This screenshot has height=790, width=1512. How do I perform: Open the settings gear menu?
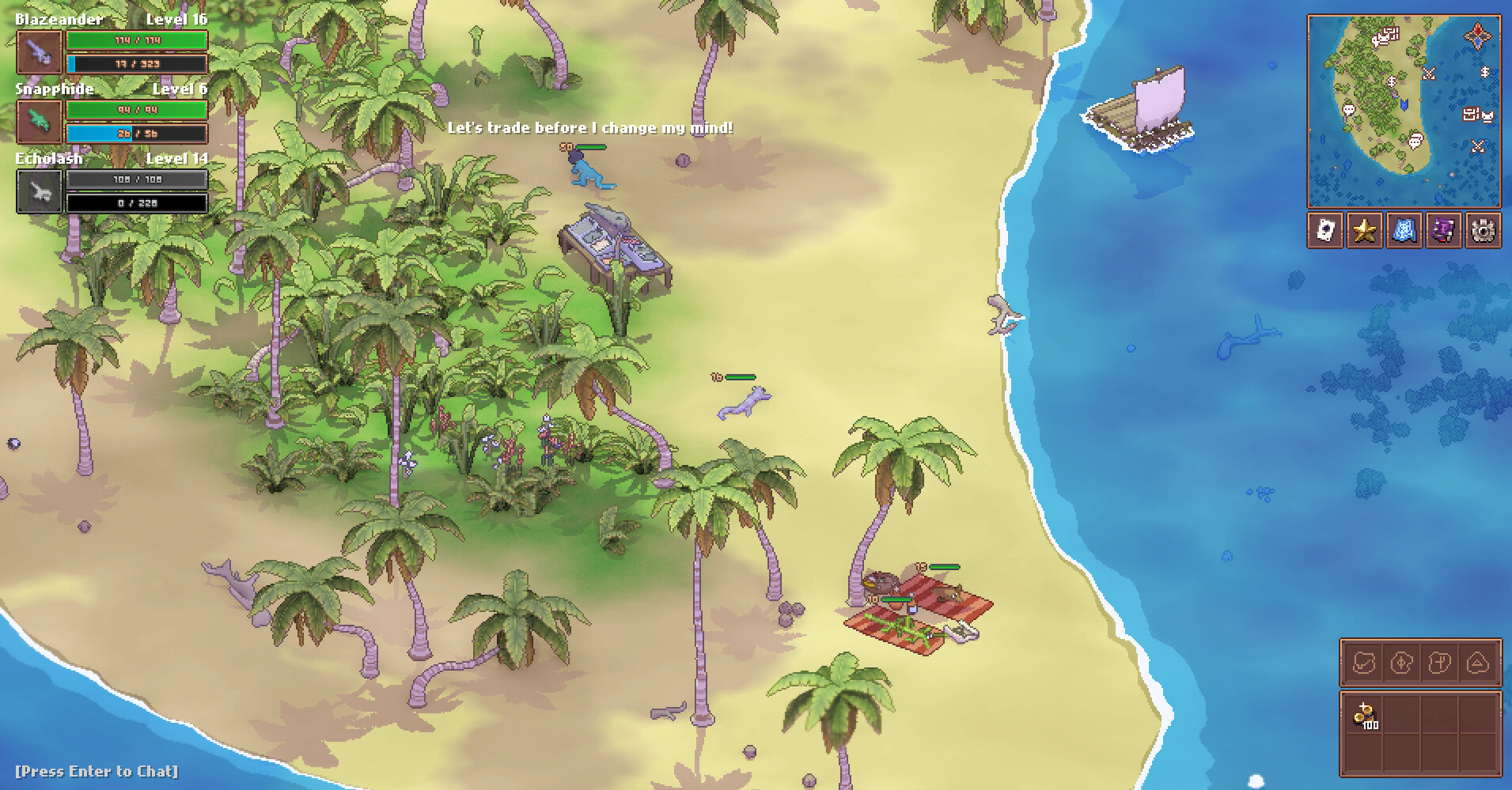pyautogui.click(x=1484, y=230)
